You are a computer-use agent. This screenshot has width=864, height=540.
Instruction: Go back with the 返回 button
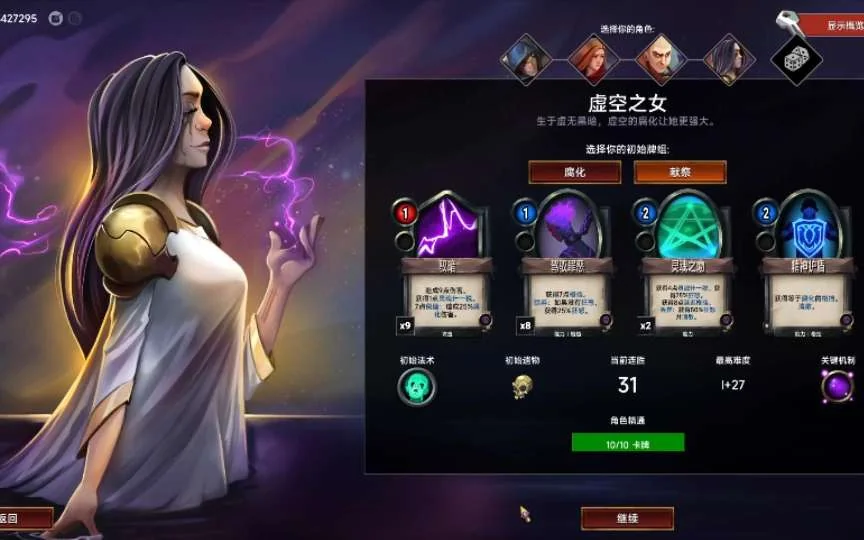pyautogui.click(x=22, y=518)
